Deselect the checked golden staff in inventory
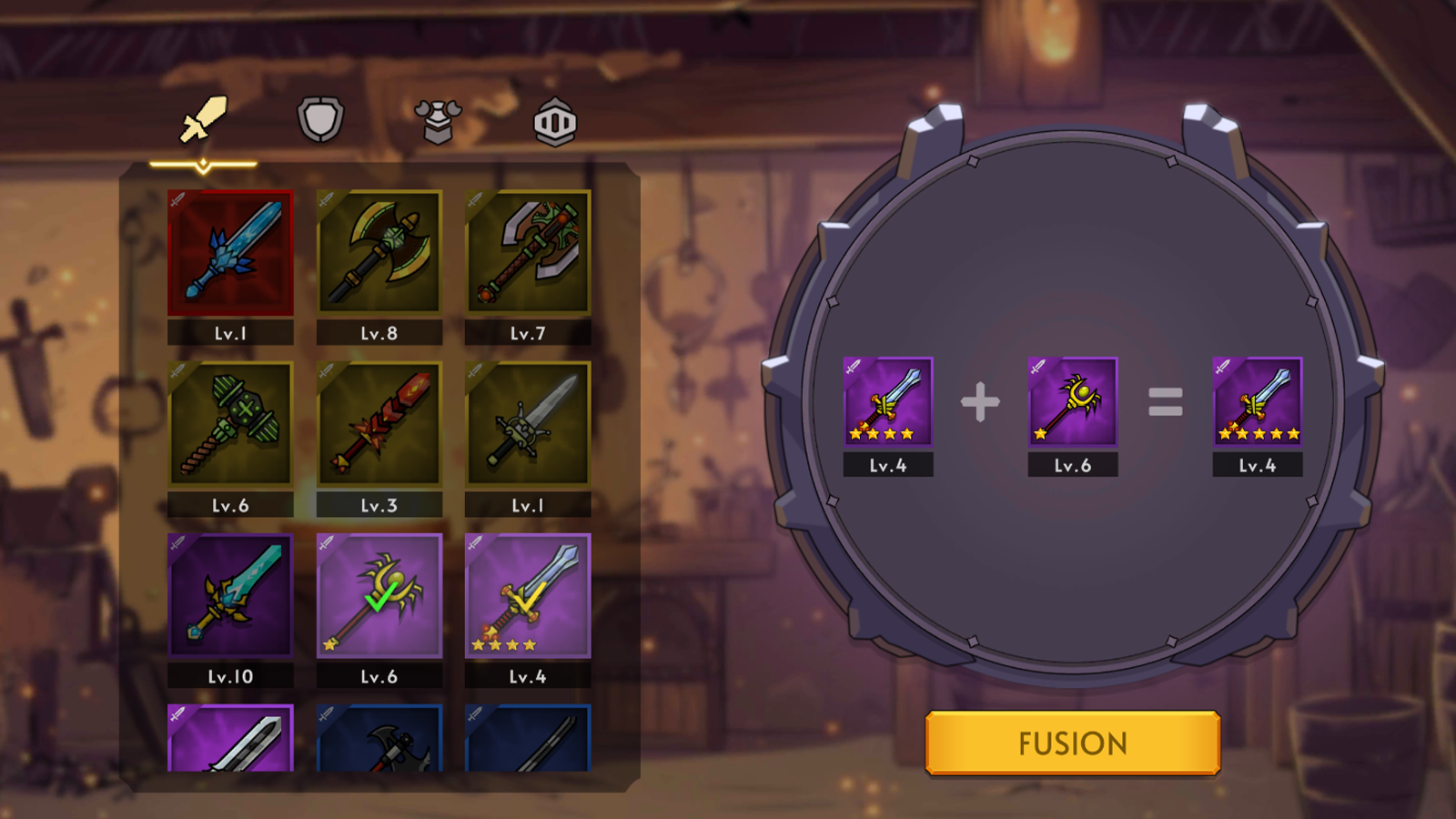Viewport: 1456px width, 819px height. 379,596
